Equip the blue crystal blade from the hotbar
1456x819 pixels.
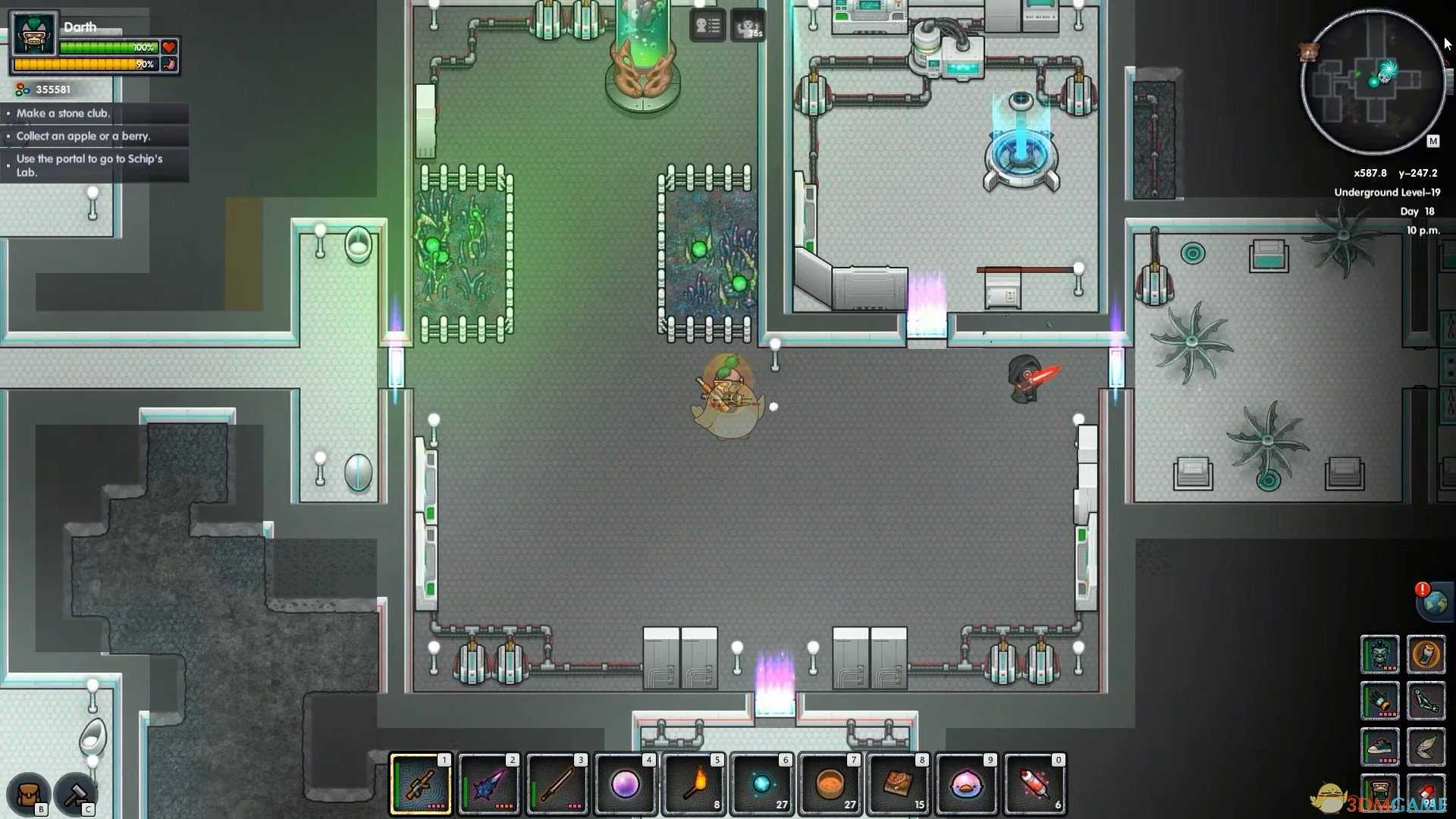tap(489, 784)
